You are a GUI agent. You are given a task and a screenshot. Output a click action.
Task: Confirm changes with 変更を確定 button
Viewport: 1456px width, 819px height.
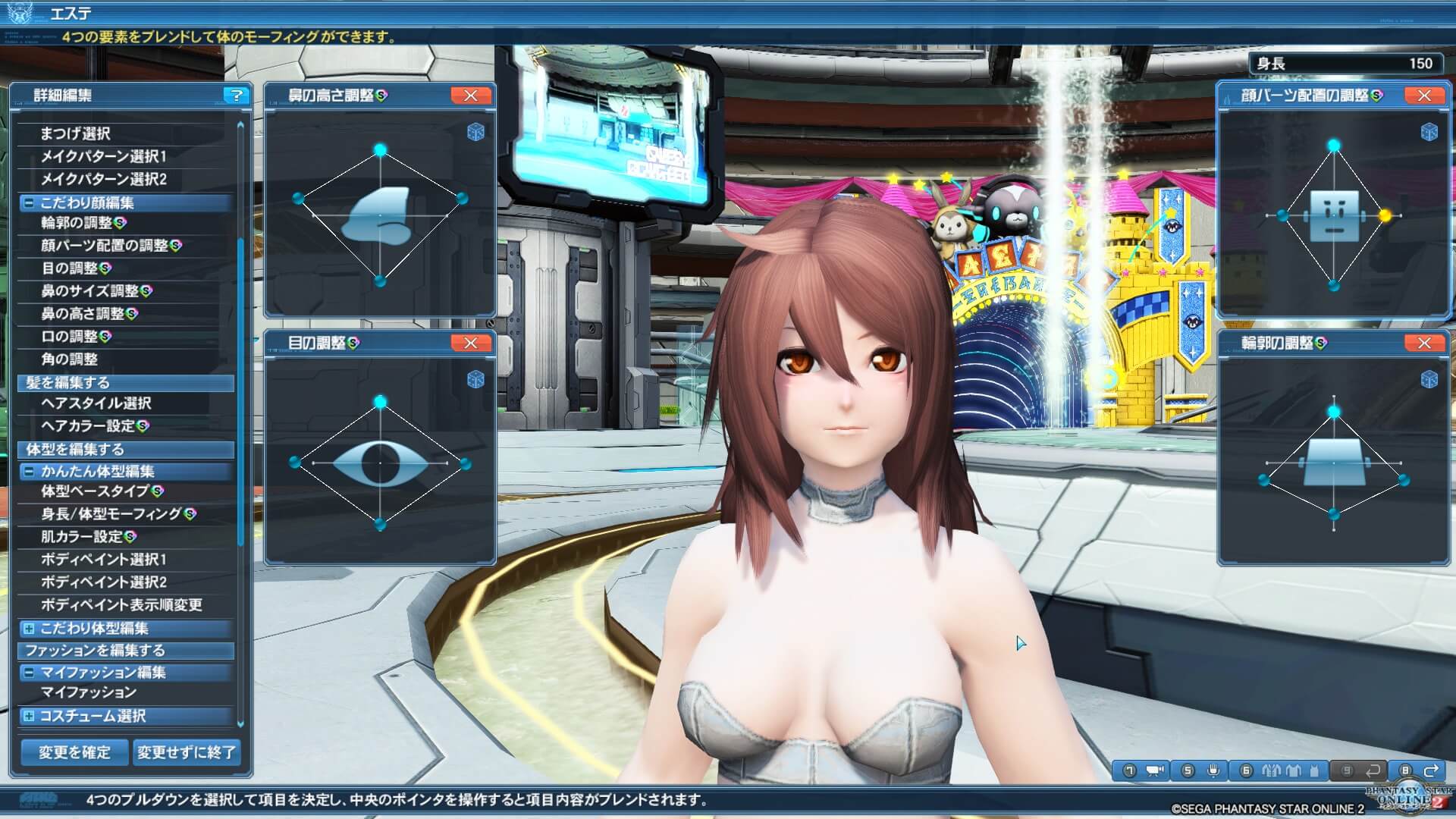click(x=74, y=752)
